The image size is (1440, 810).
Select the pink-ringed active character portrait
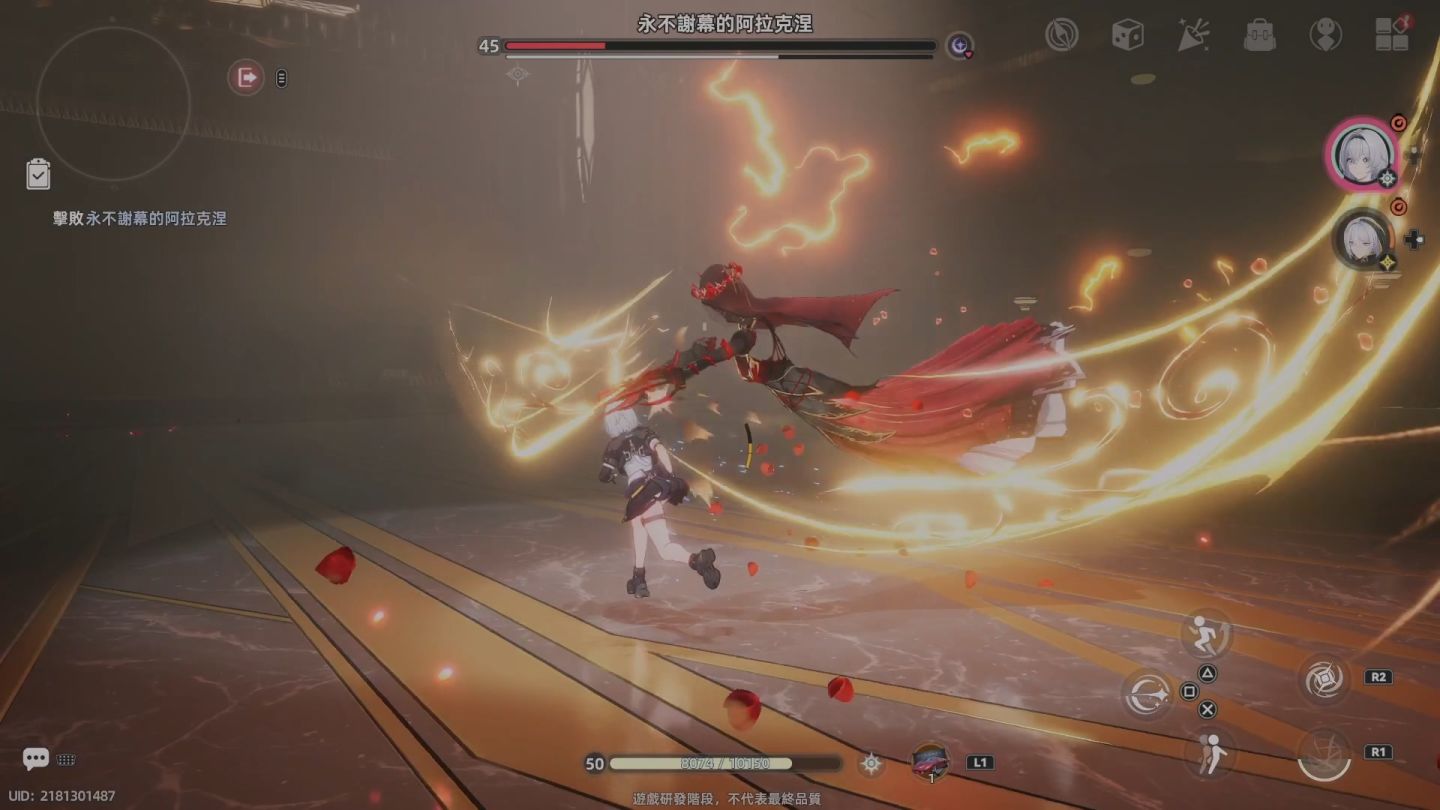pyautogui.click(x=1363, y=154)
